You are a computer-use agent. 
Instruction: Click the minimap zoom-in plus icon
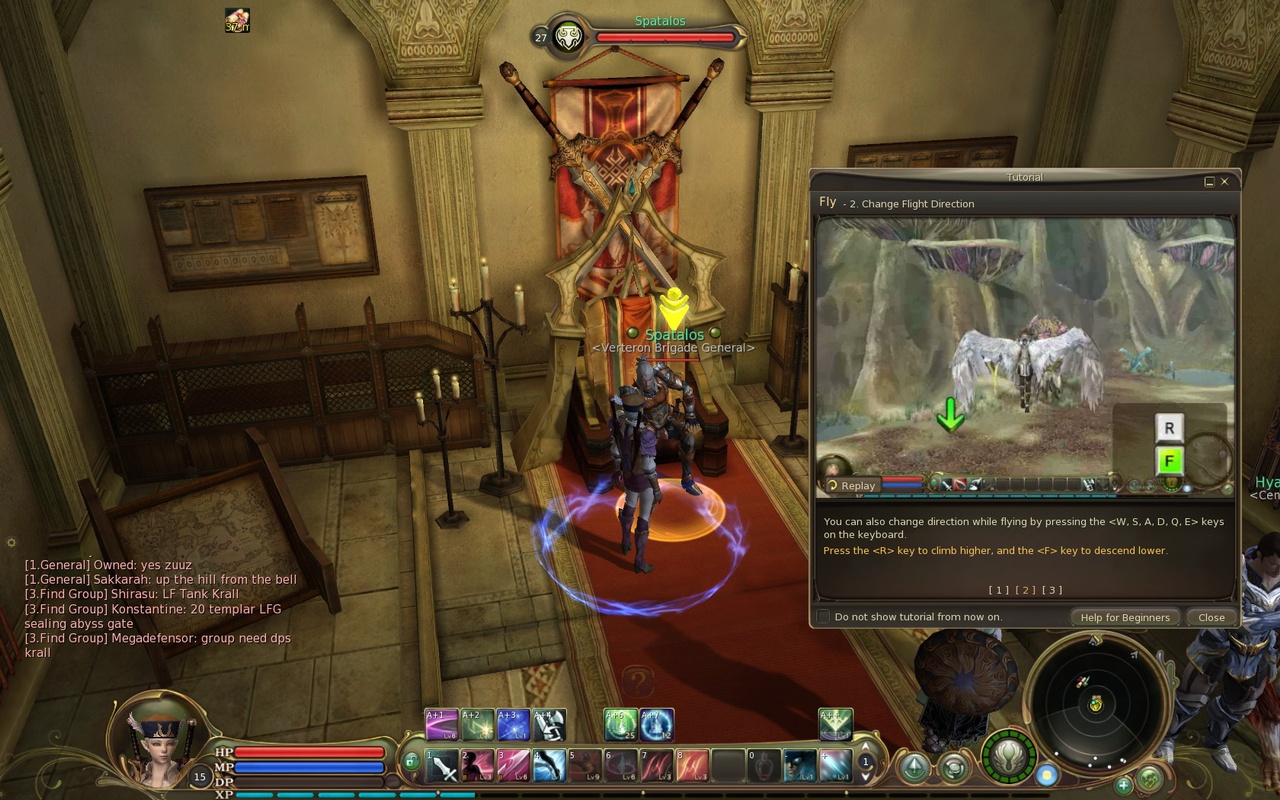pyautogui.click(x=1123, y=788)
